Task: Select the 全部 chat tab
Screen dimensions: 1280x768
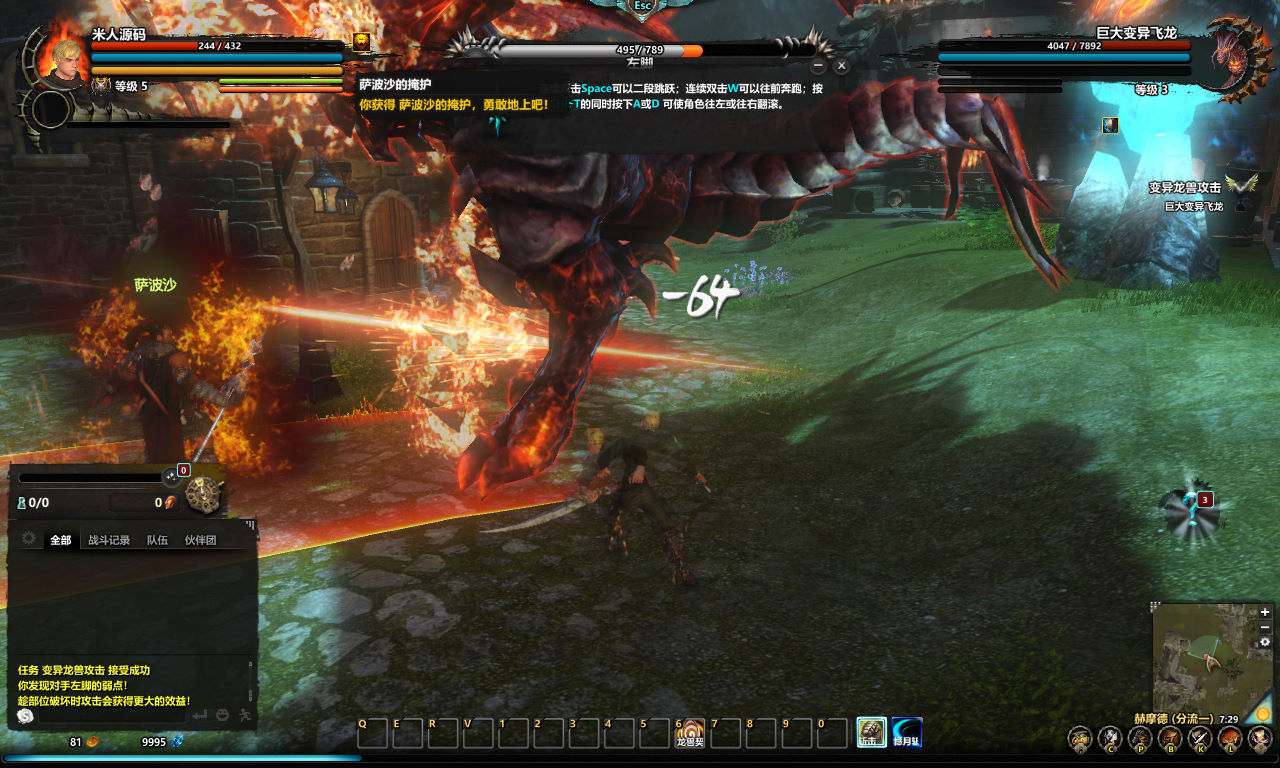Action: pyautogui.click(x=61, y=540)
